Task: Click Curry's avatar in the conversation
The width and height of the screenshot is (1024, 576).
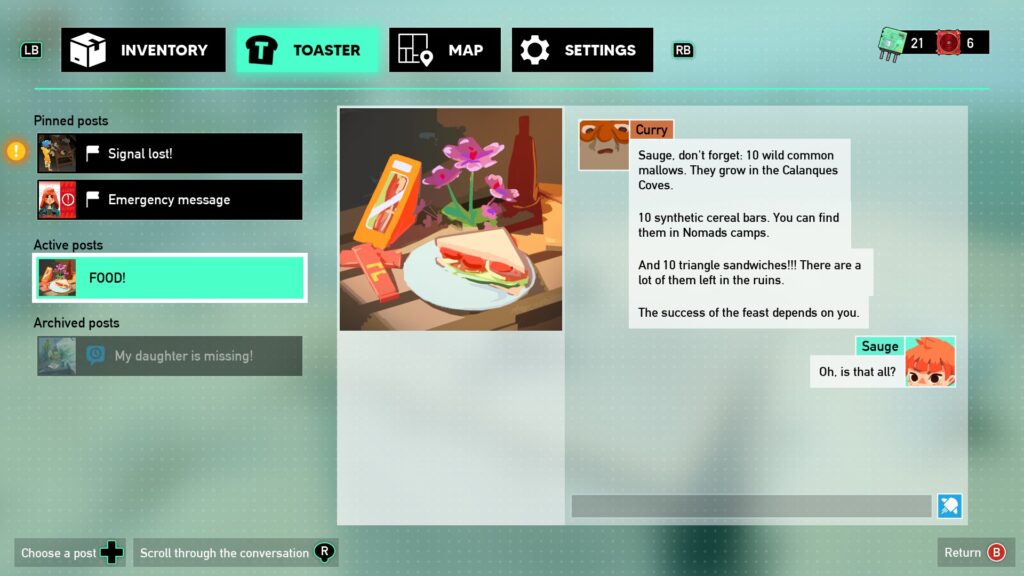Action: pyautogui.click(x=604, y=146)
